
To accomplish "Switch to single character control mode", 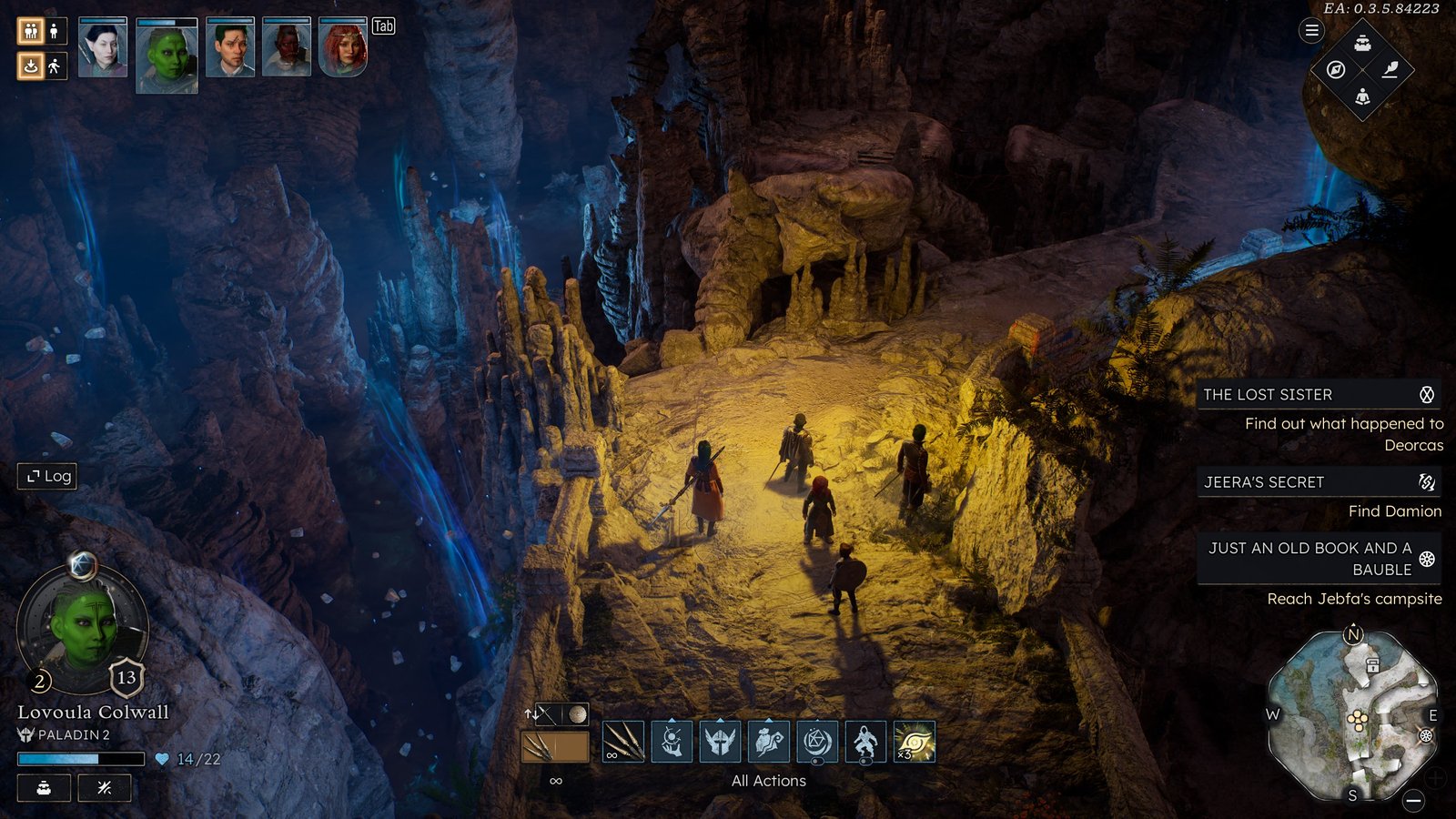I will (x=55, y=32).
